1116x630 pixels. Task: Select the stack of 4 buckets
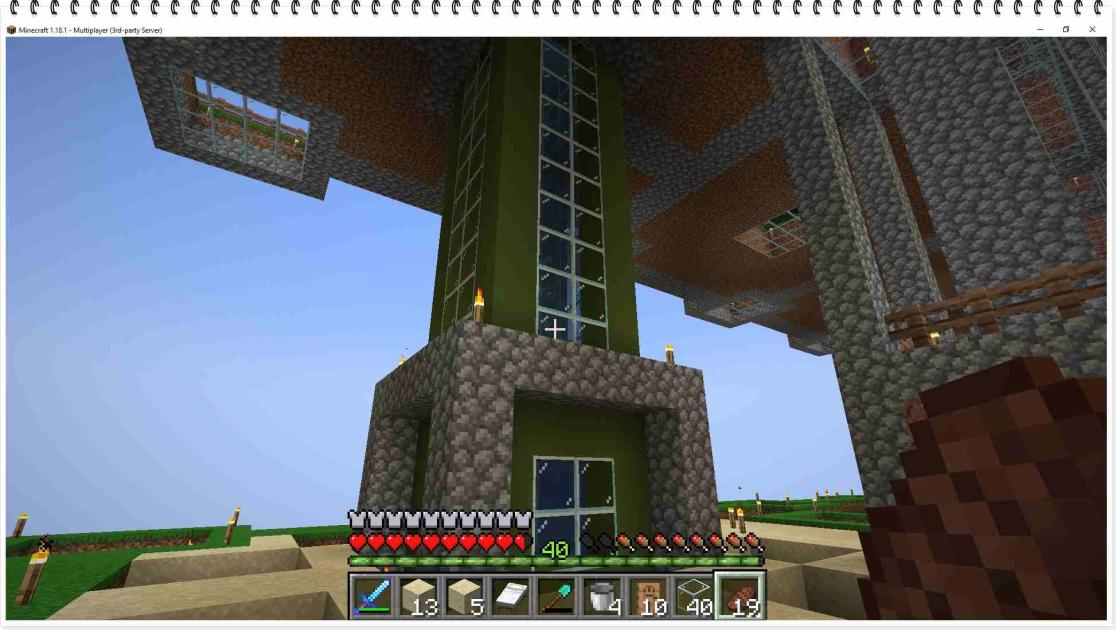click(601, 597)
